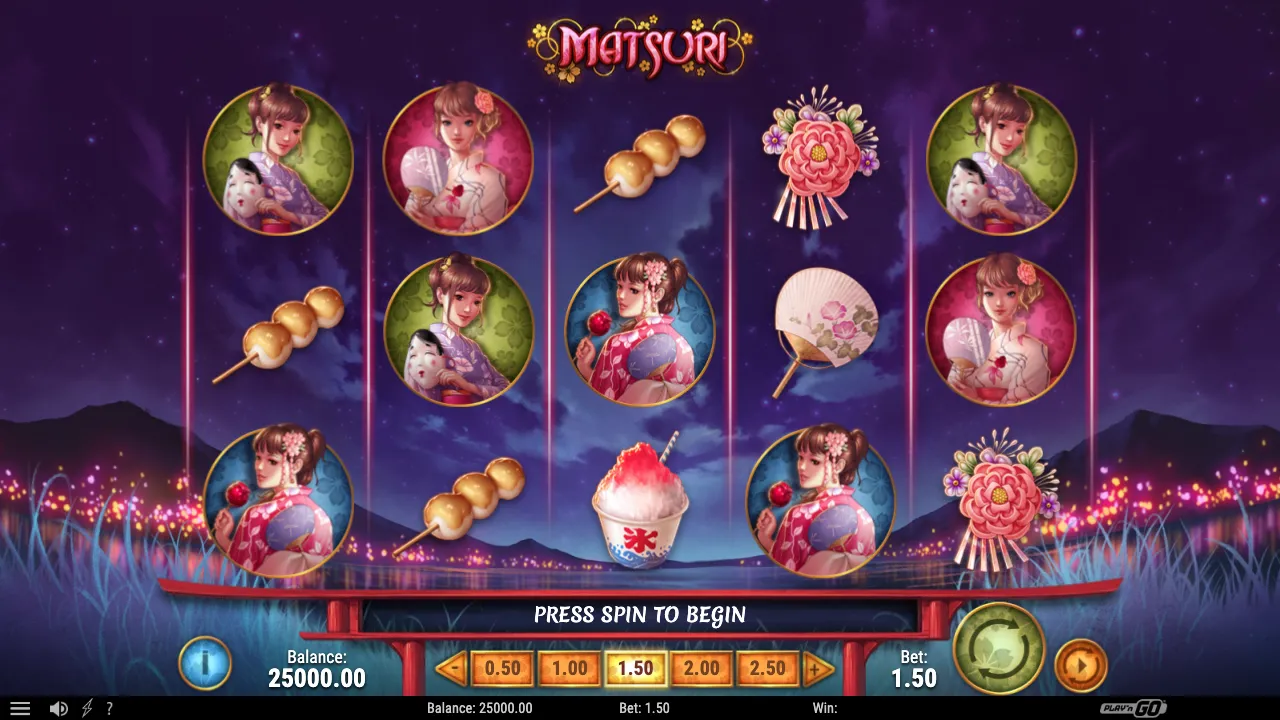Open the paytable info screen
Image resolution: width=1280 pixels, height=720 pixels.
click(x=205, y=662)
